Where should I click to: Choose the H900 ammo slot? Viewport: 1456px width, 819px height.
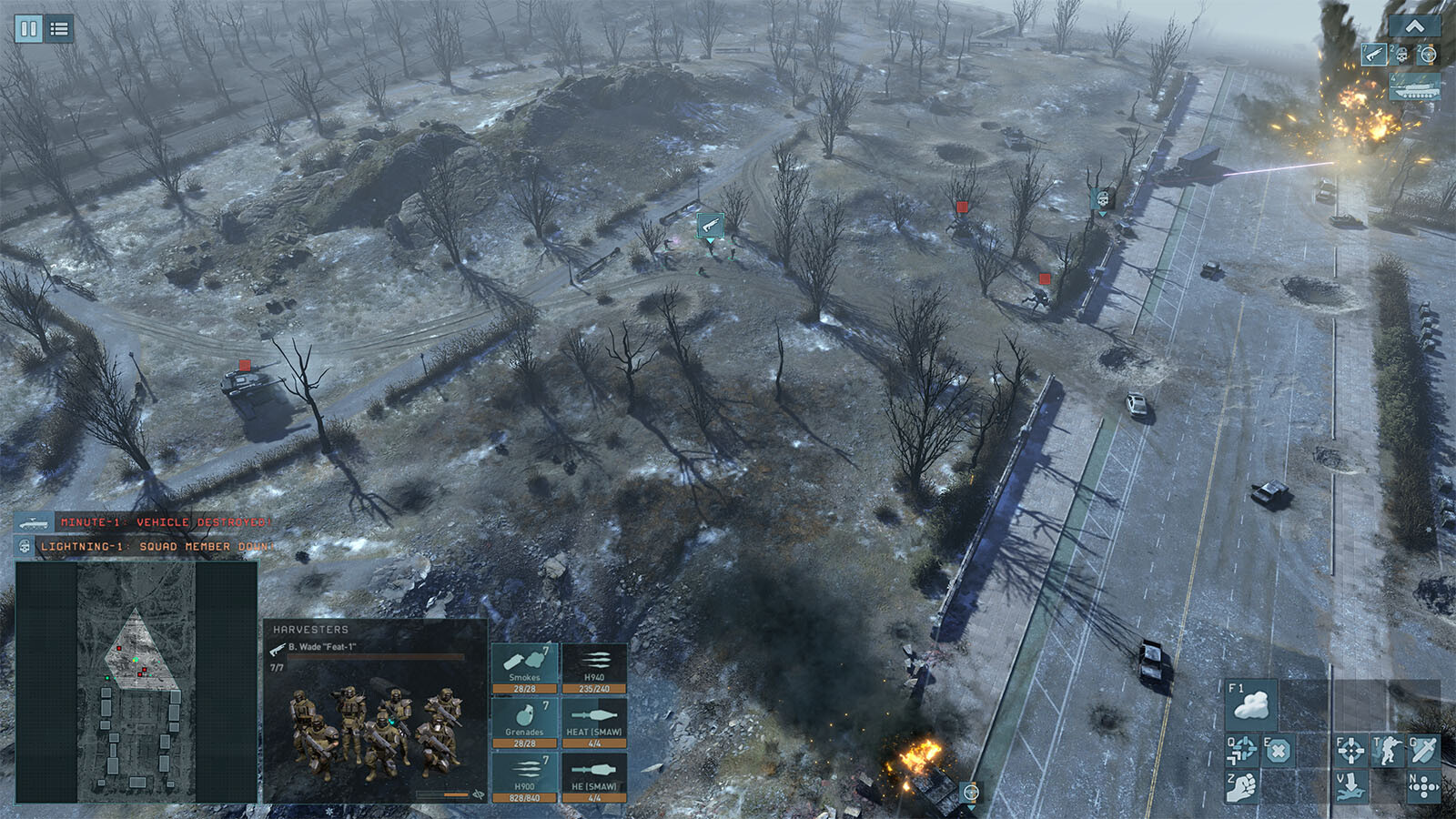525,776
